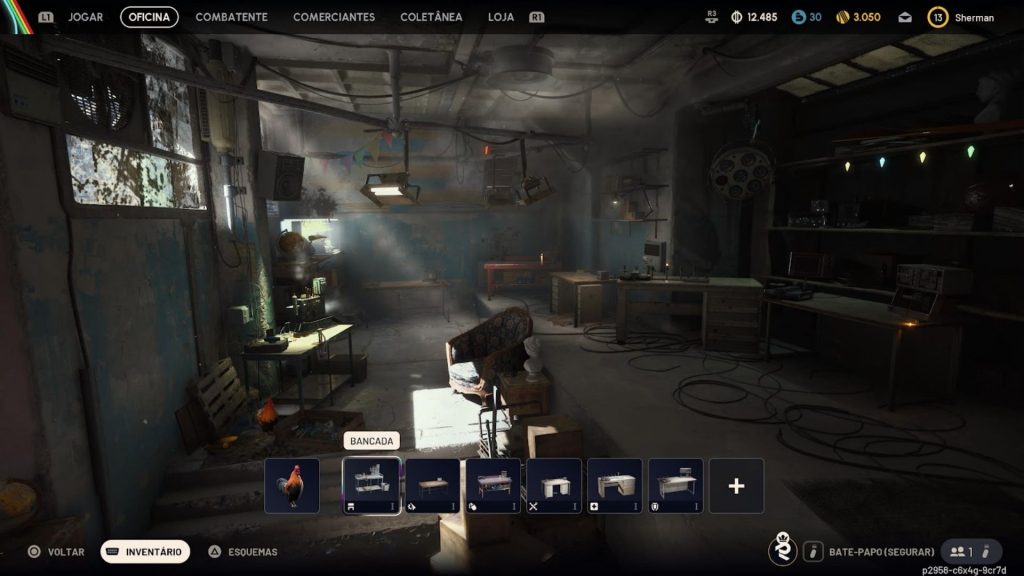The height and width of the screenshot is (576, 1024).
Task: Switch to the Combatente tab
Action: 231,17
